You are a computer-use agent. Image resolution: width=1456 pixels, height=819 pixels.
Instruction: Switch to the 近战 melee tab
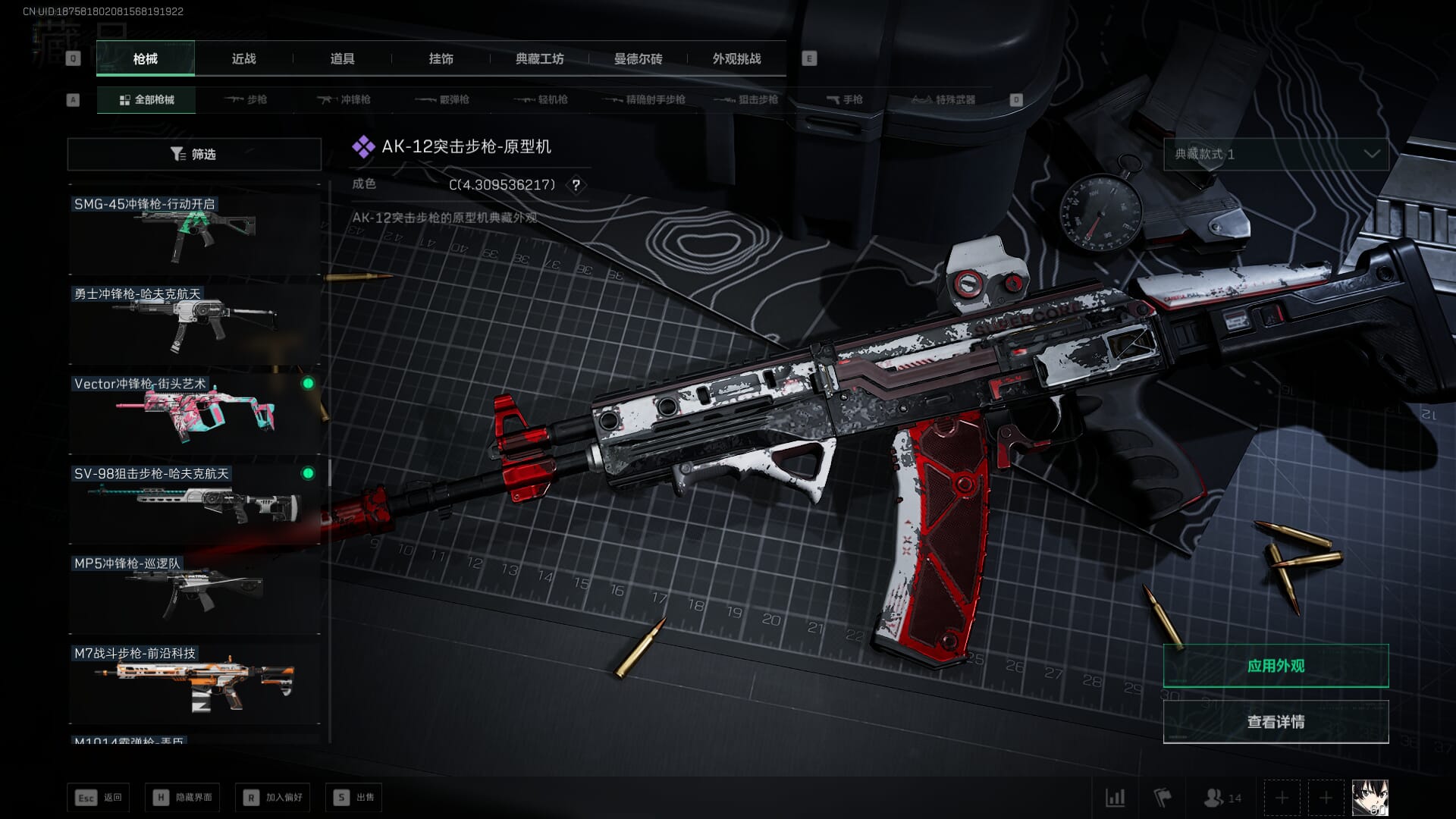243,58
